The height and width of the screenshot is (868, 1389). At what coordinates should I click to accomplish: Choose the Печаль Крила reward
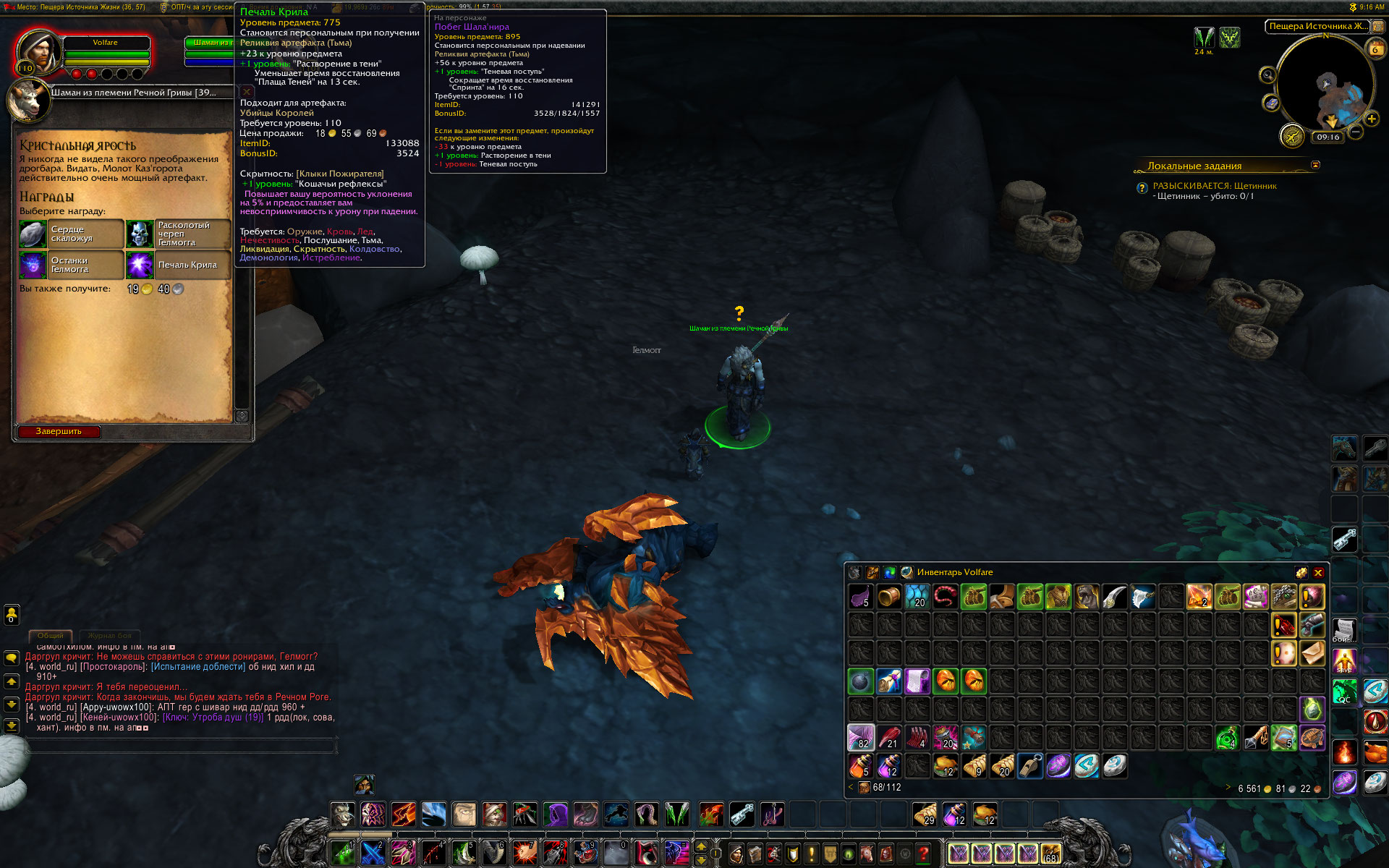(x=178, y=265)
